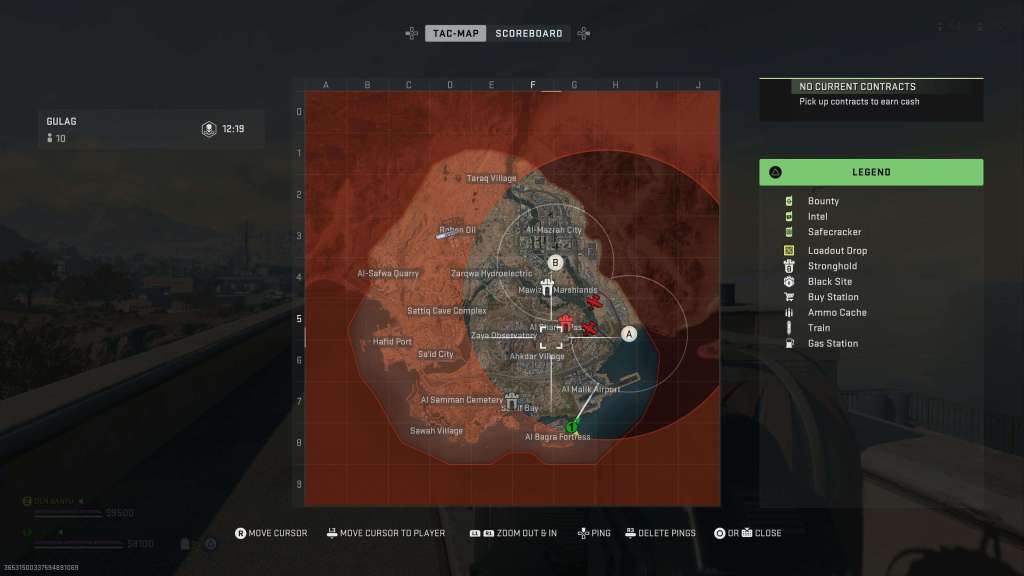Click the red stronghold icon on the map
This screenshot has height=576, width=1024.
click(566, 322)
